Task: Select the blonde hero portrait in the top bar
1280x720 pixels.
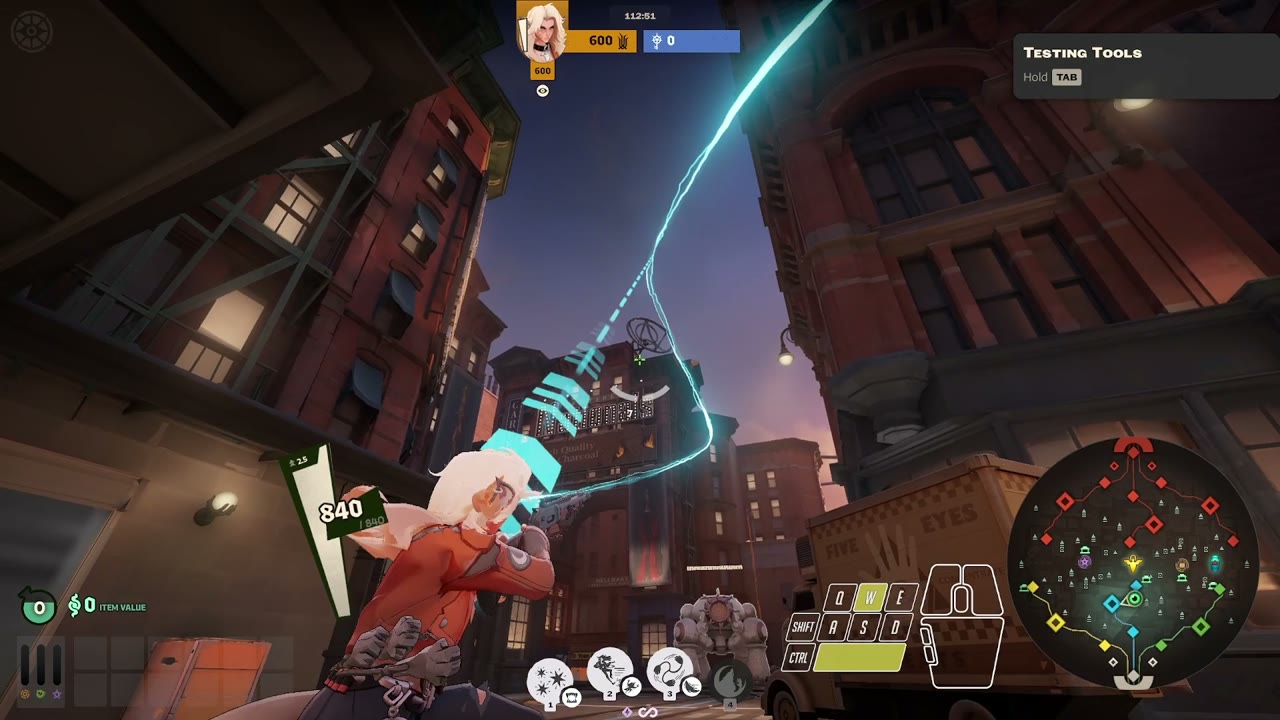Action: 542,31
